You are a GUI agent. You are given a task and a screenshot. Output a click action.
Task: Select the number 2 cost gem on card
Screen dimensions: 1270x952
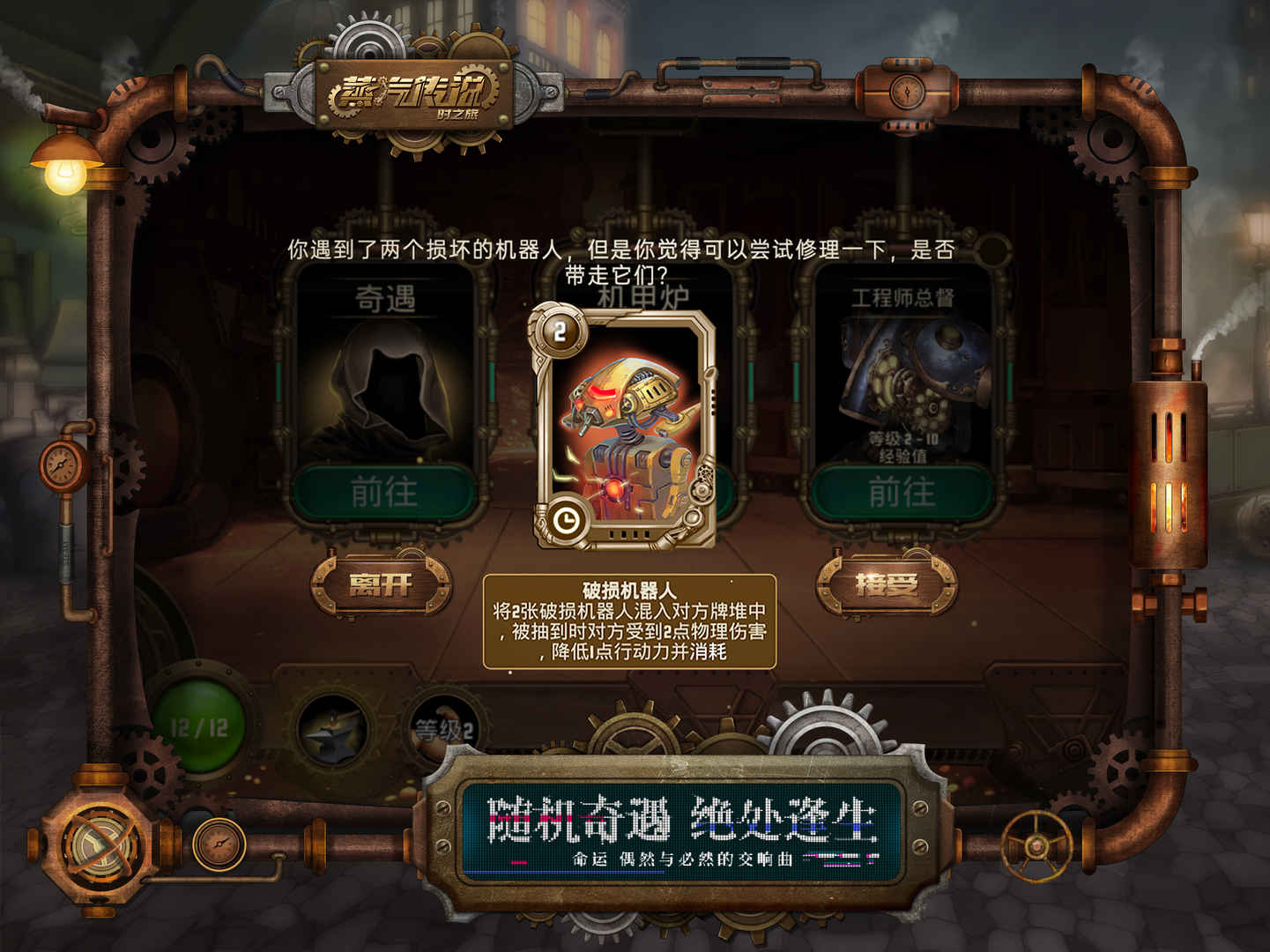coord(559,332)
